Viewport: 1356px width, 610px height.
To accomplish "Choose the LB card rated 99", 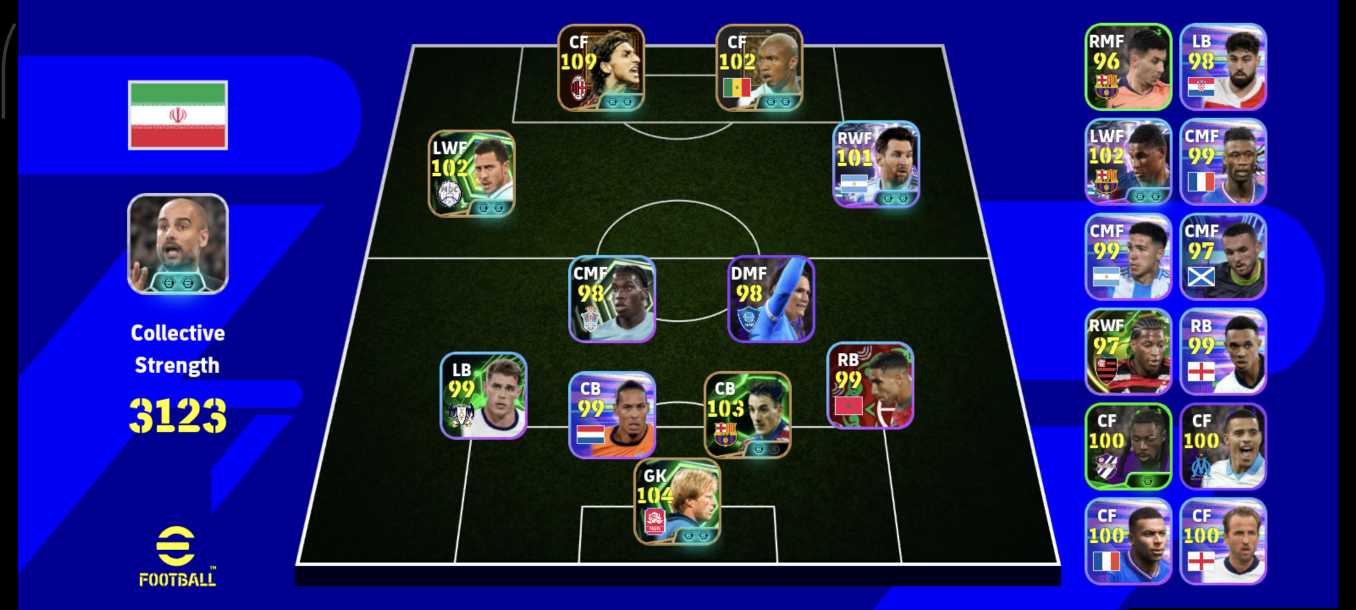I will [483, 395].
